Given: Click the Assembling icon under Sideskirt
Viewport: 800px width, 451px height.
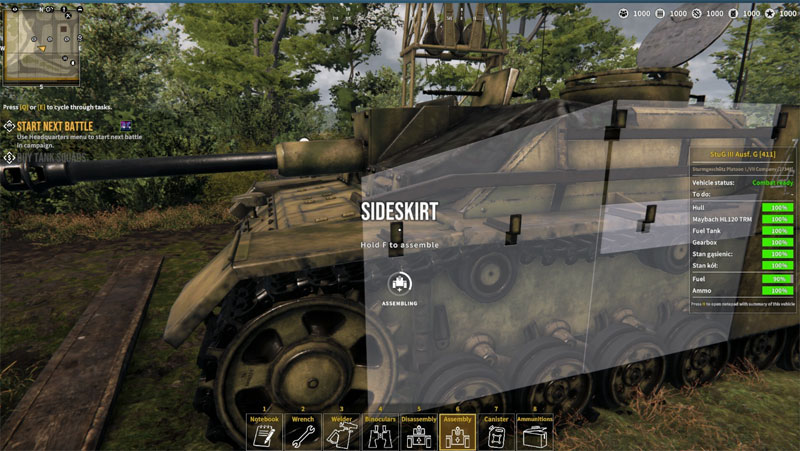Looking at the screenshot, I should pyautogui.click(x=400, y=283).
